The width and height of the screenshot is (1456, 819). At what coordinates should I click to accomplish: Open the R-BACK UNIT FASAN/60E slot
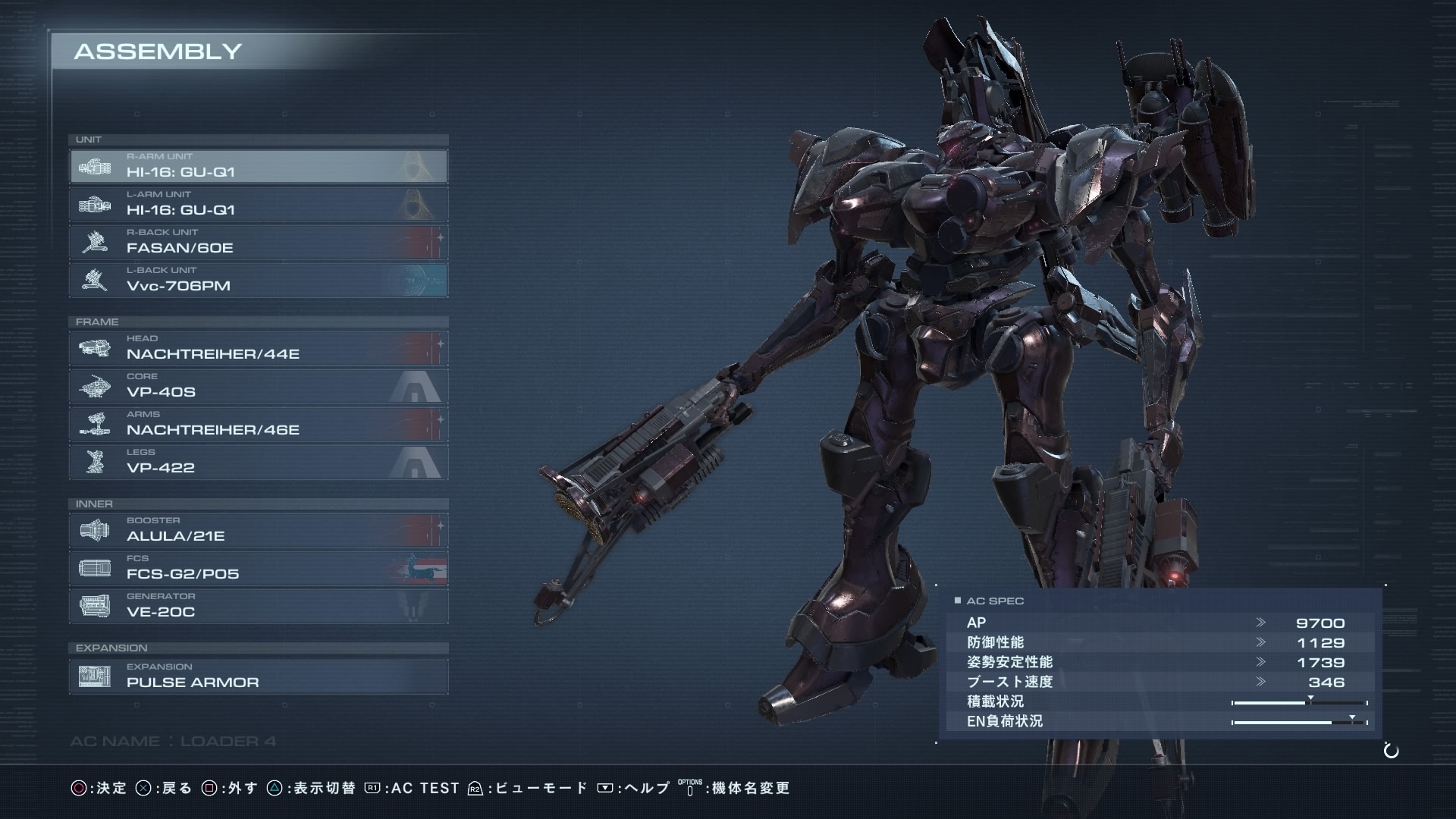pos(258,242)
